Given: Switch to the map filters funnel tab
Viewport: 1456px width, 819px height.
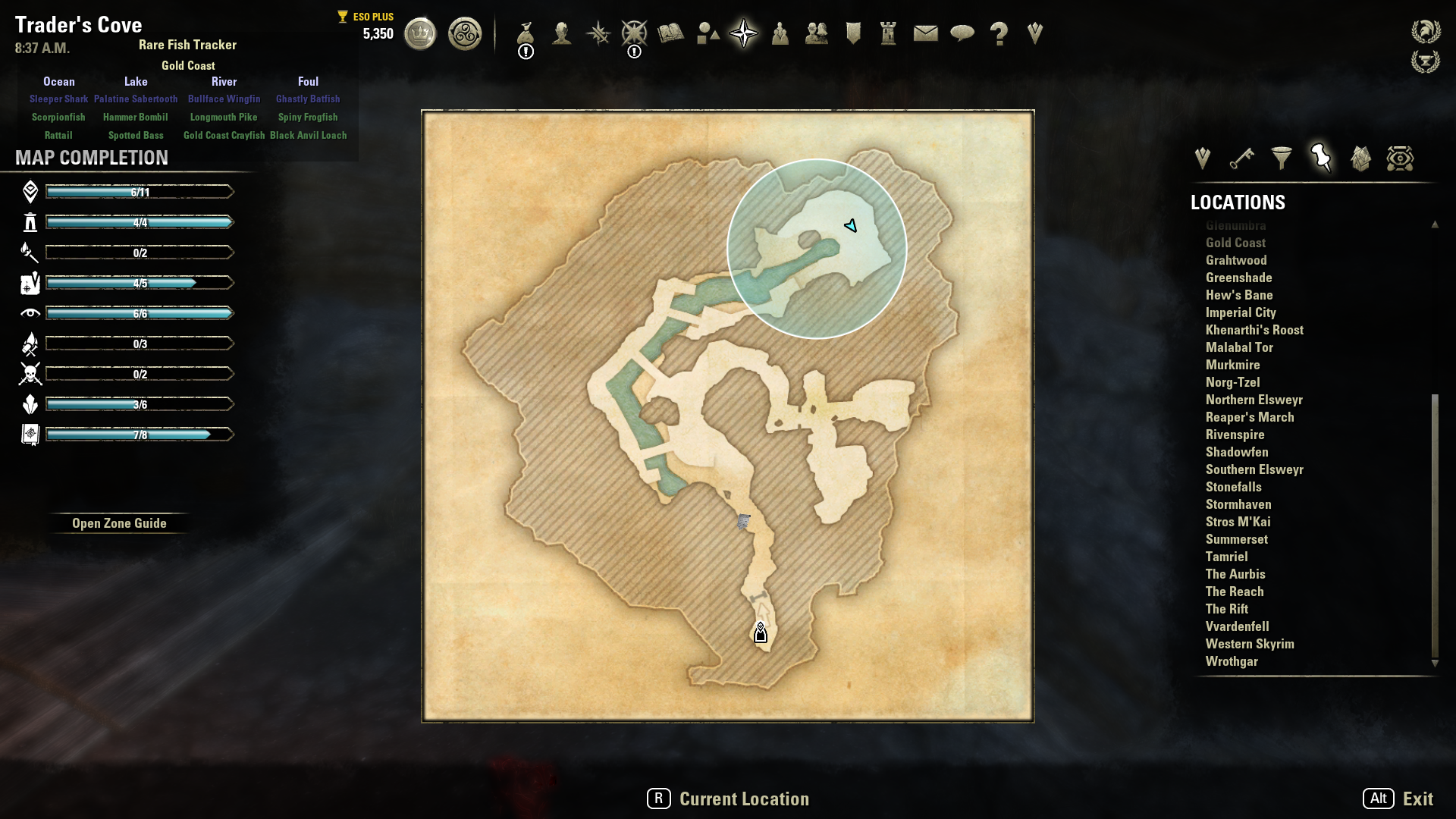Looking at the screenshot, I should click(1281, 158).
